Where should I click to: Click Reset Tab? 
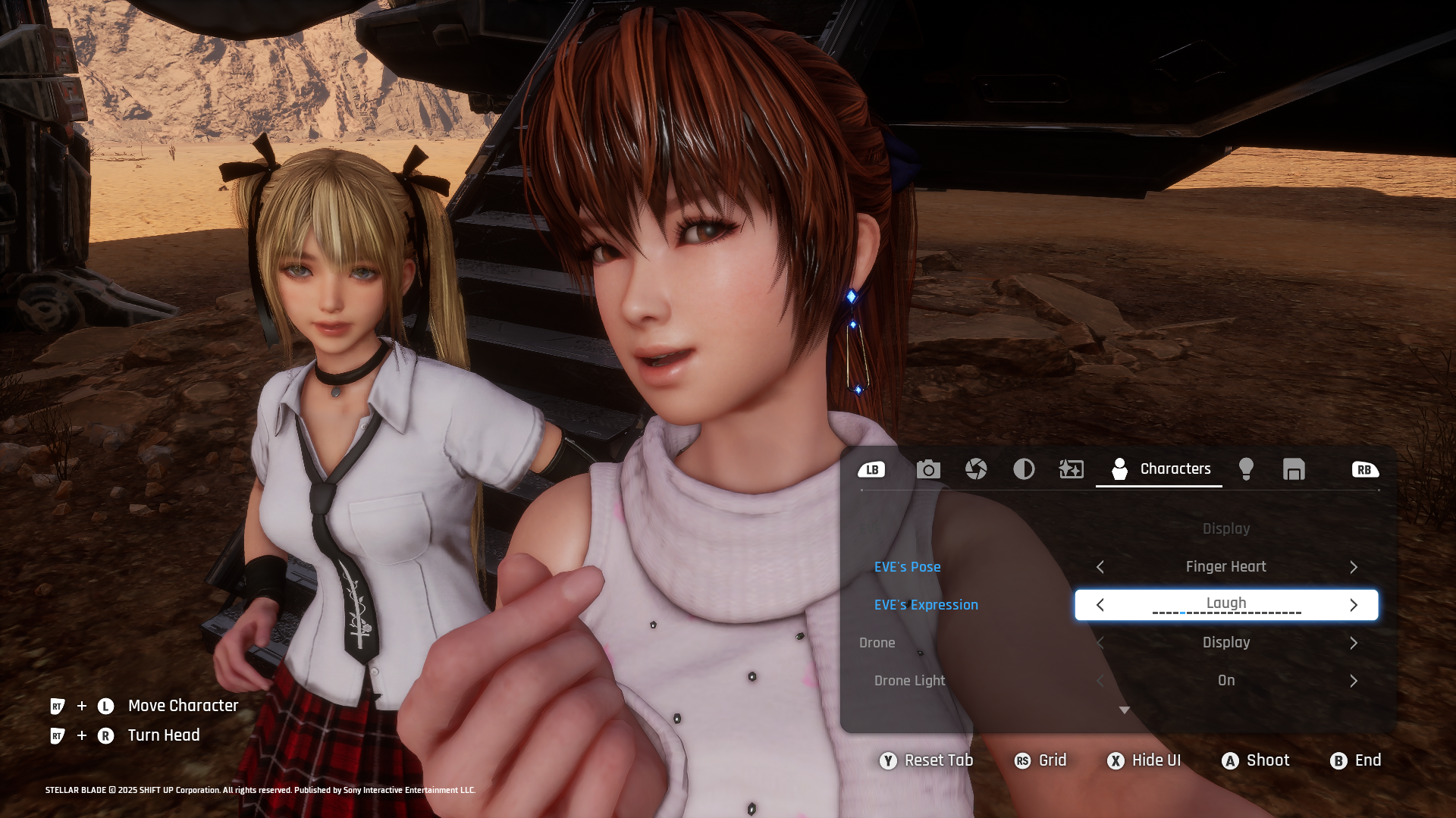coord(926,760)
